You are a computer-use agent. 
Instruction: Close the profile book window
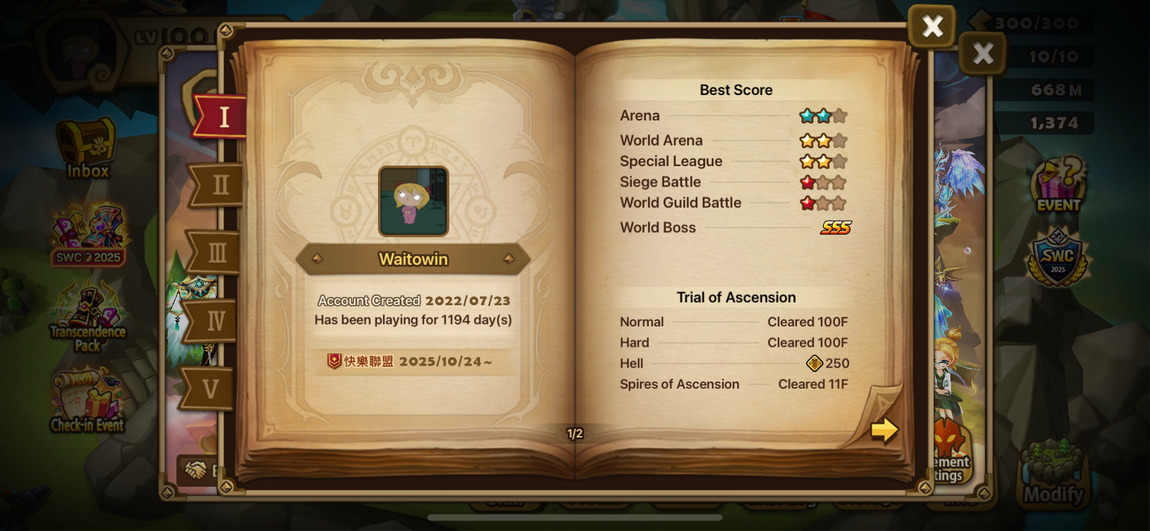pyautogui.click(x=931, y=27)
